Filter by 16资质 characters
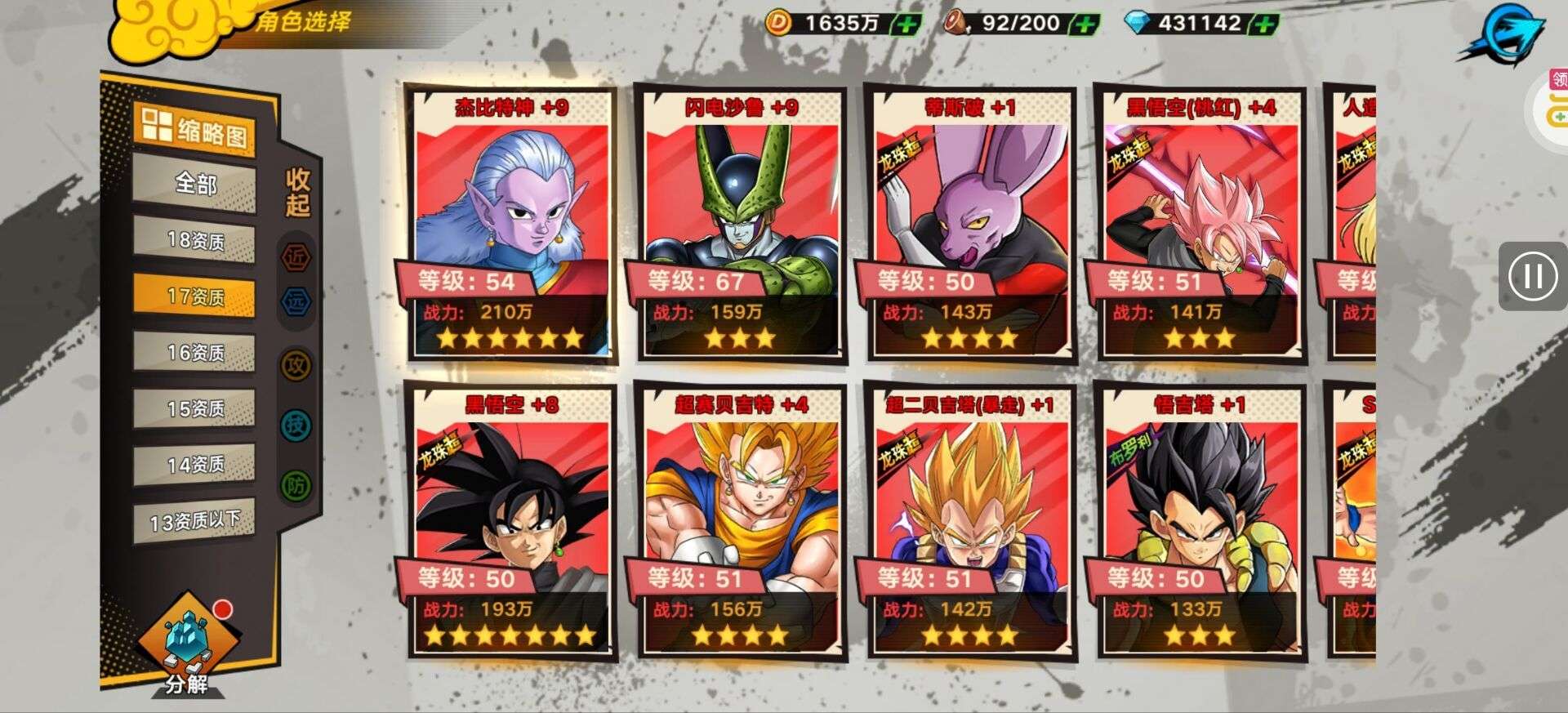 [195, 352]
